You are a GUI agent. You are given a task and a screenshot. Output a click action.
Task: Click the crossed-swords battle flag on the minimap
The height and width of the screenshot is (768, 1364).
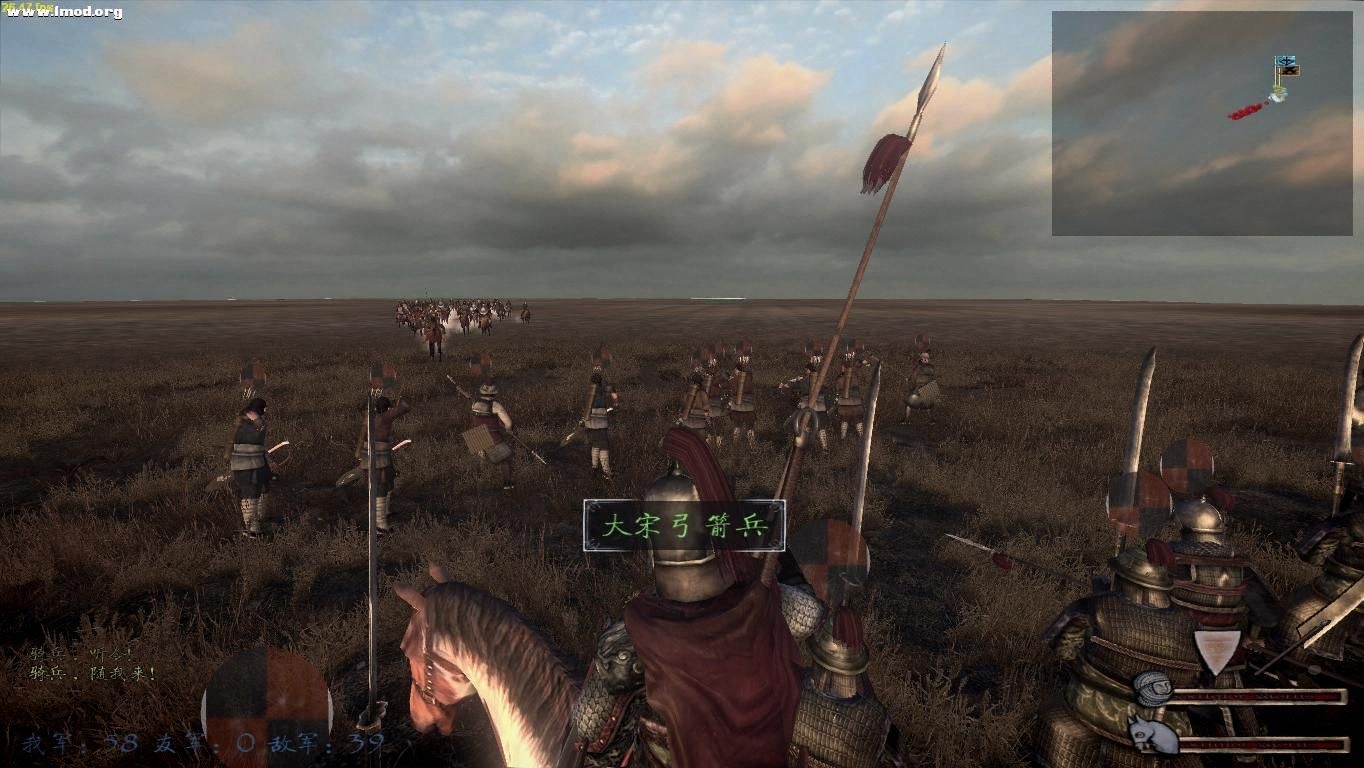coord(1289,70)
